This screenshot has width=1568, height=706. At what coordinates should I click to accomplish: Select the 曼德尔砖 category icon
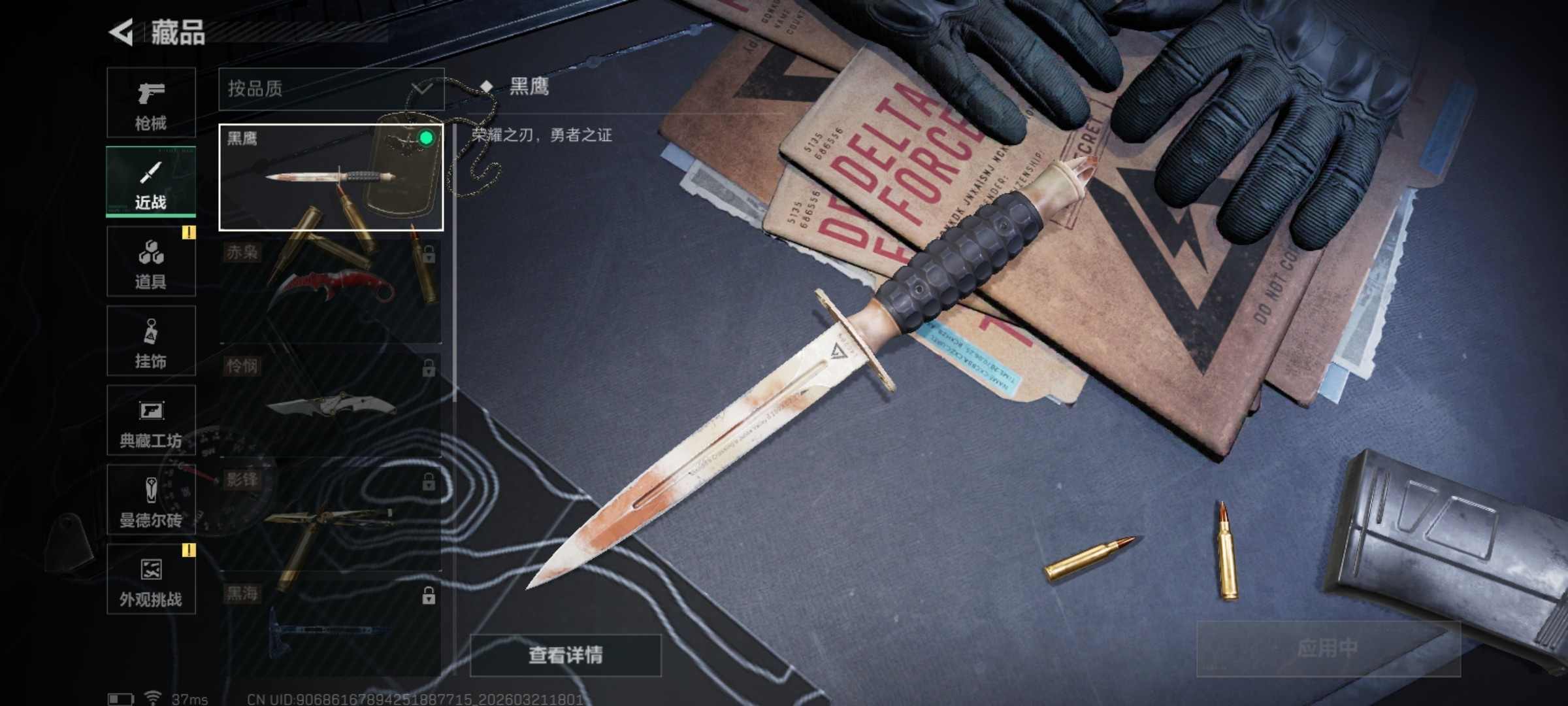pos(151,500)
